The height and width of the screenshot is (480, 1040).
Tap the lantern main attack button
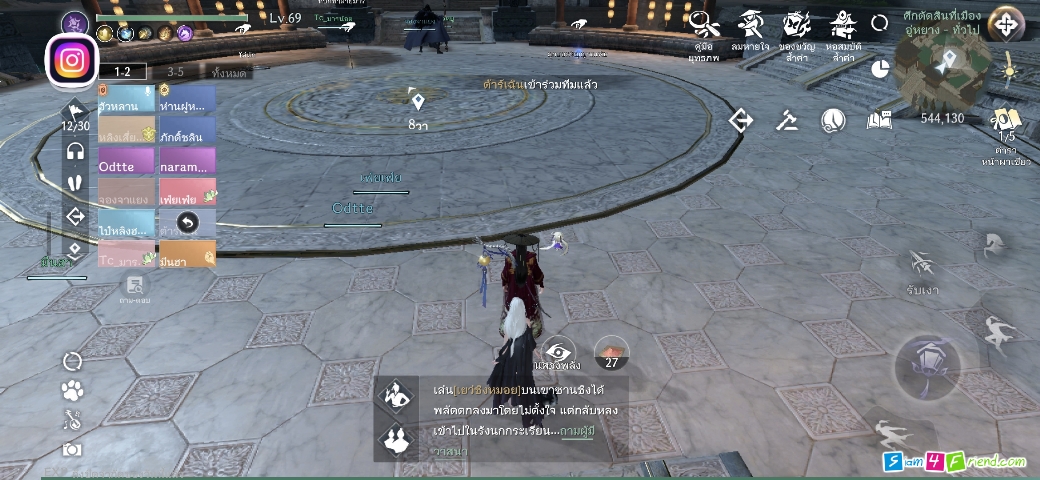point(927,362)
